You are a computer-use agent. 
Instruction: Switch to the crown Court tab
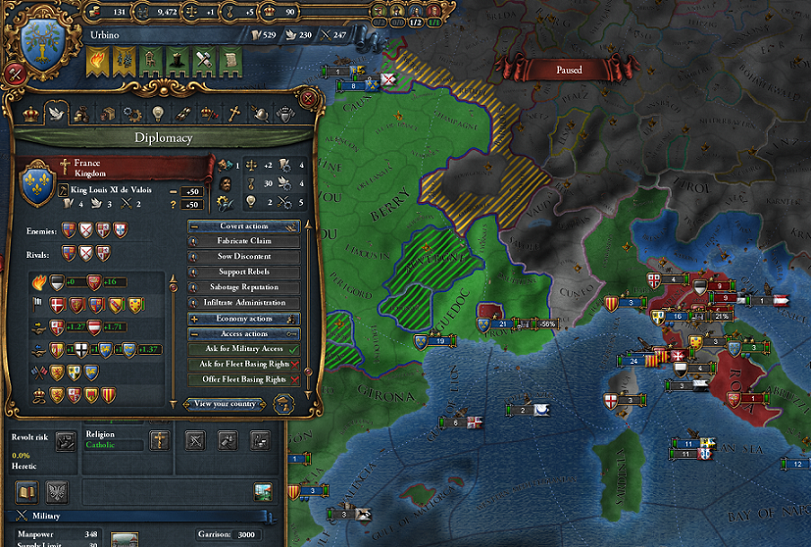click(28, 113)
